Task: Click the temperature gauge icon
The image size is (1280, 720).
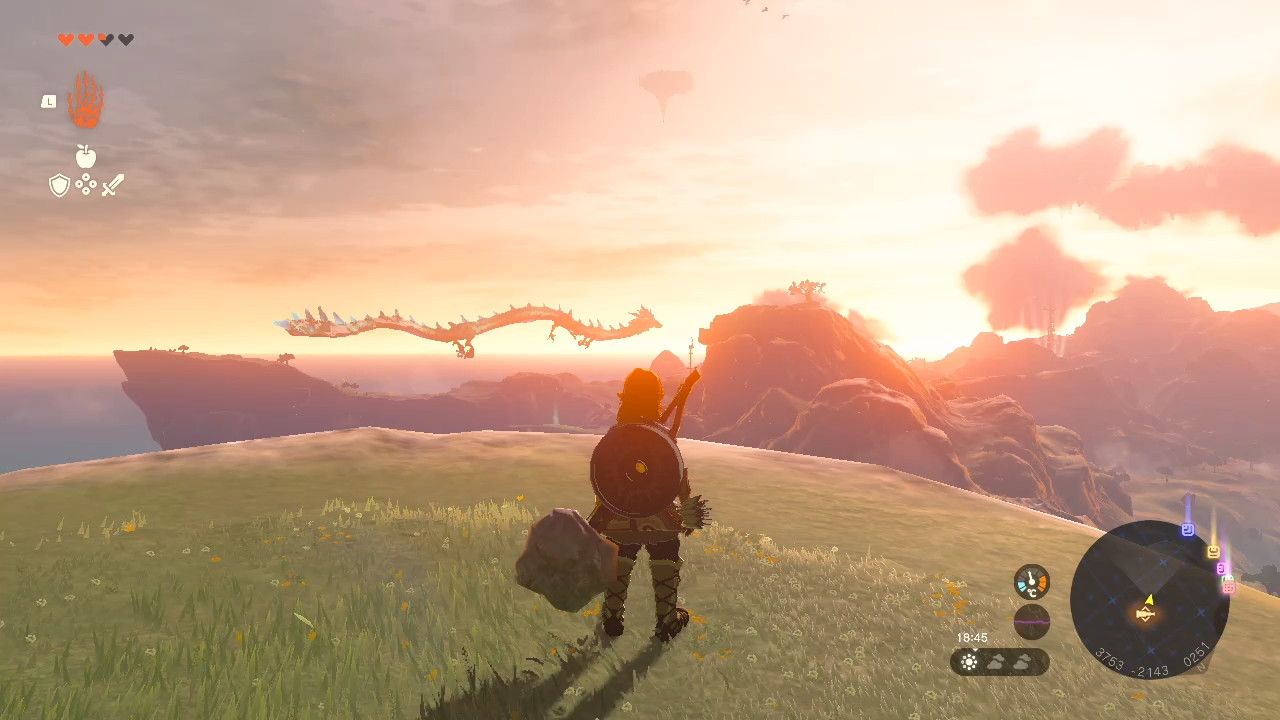Action: click(x=1032, y=582)
